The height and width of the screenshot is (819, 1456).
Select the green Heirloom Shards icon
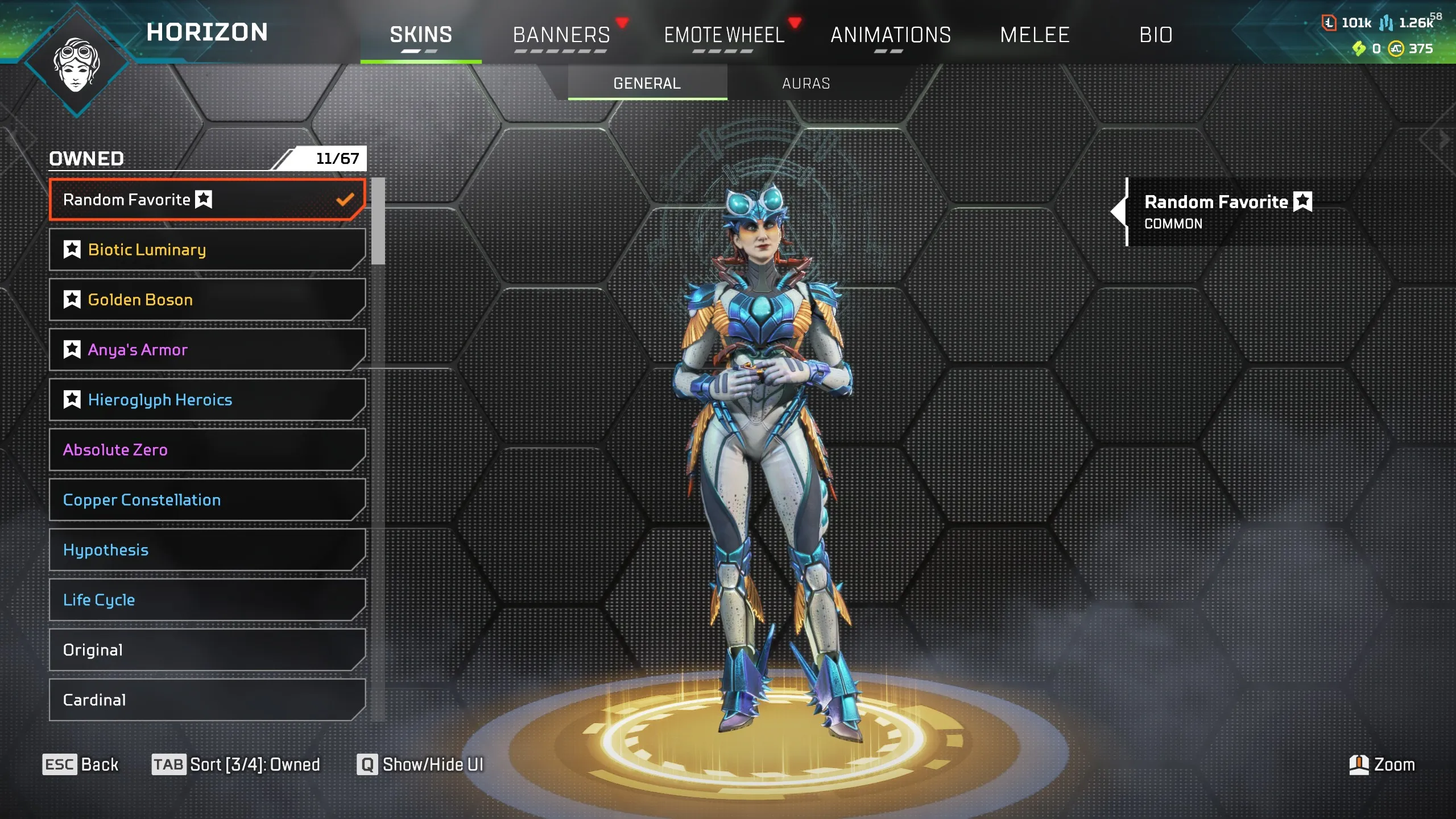pyautogui.click(x=1359, y=49)
